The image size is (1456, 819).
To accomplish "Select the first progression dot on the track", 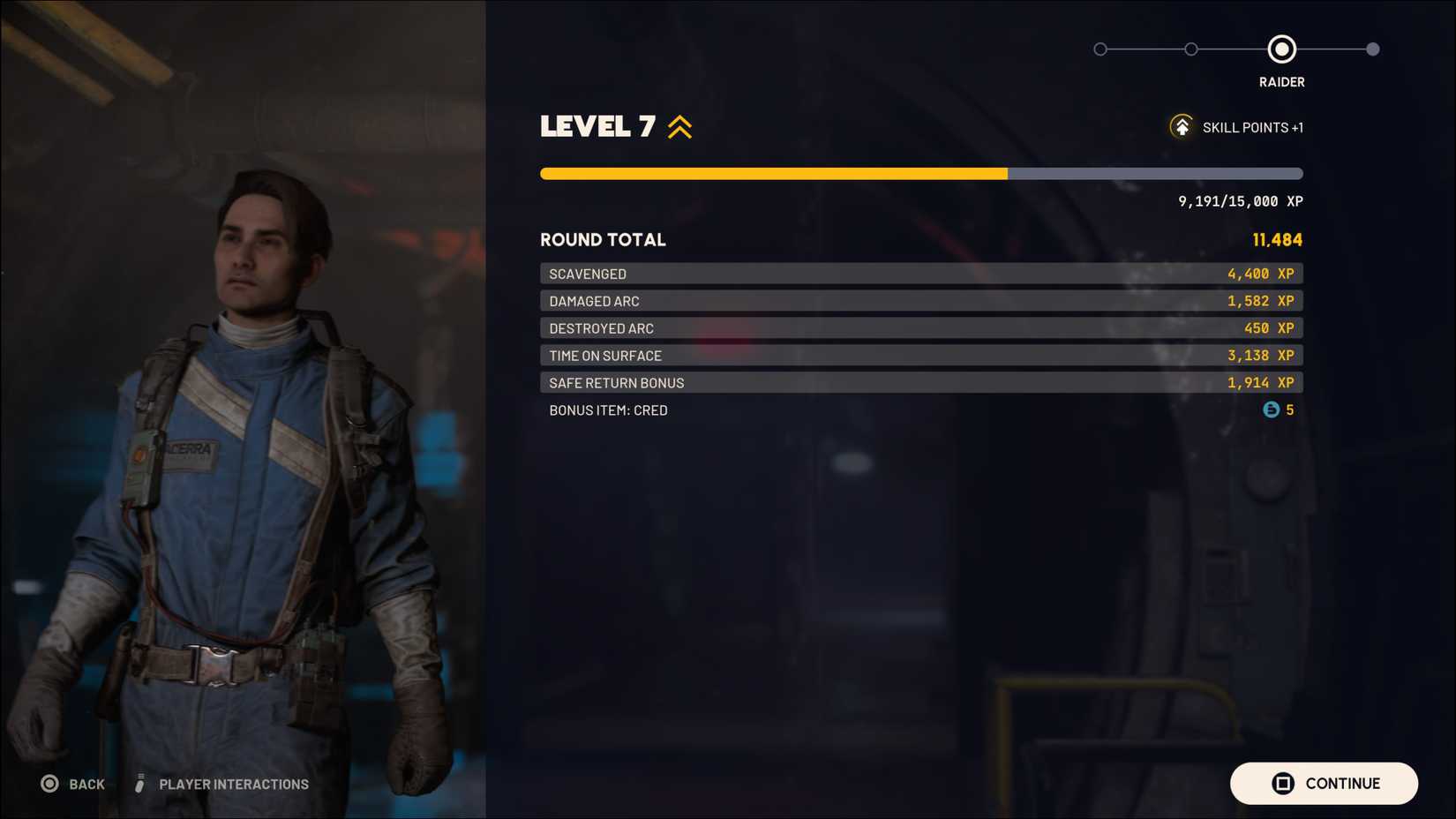I will click(x=1100, y=49).
